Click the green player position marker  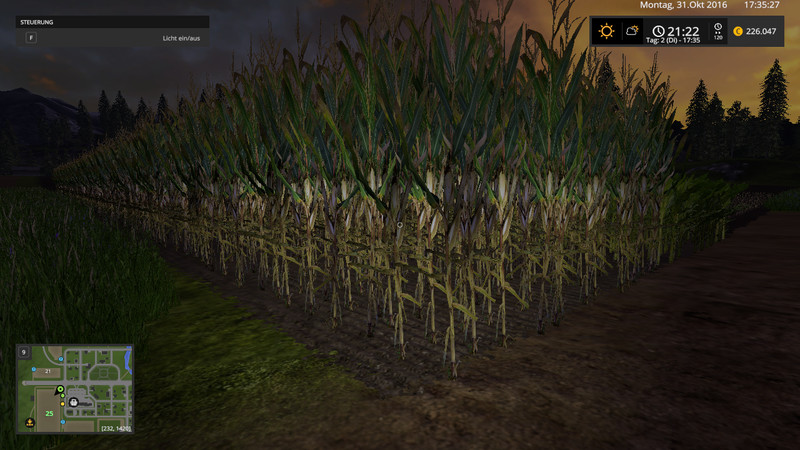tap(60, 389)
